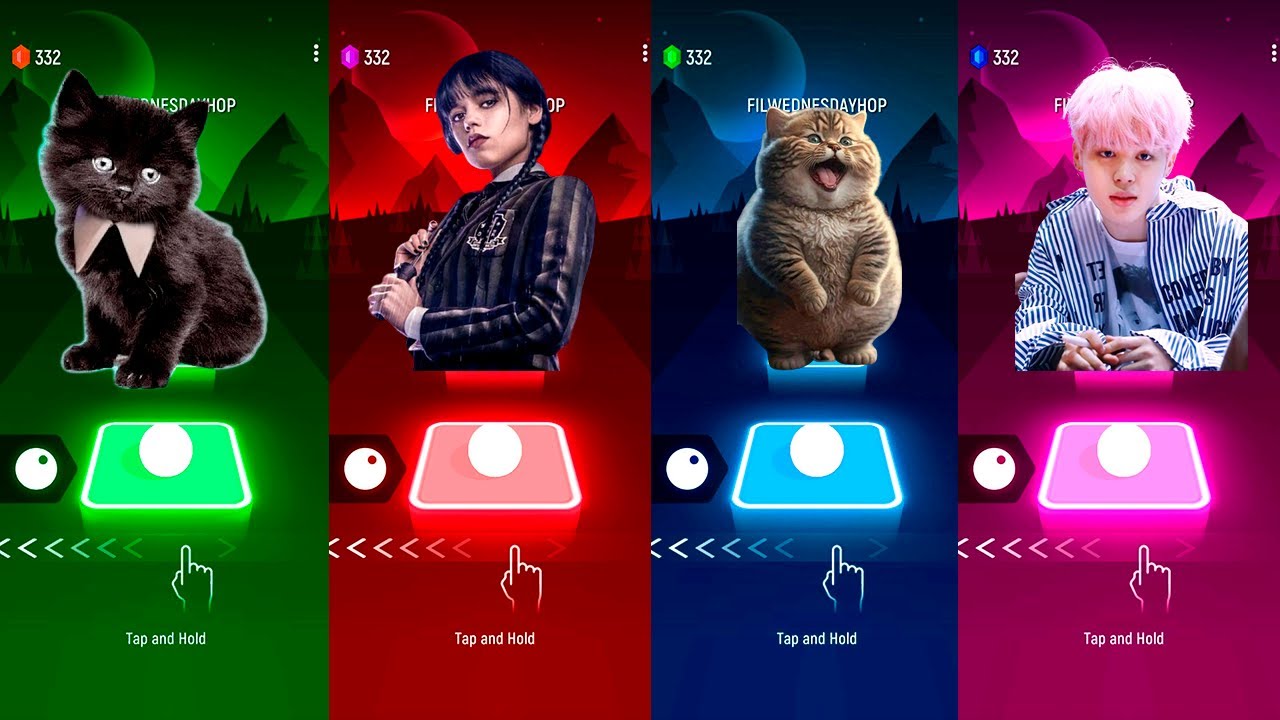The image size is (1280, 720).
Task: Tap the glowing red tile to start
Action: click(x=495, y=465)
